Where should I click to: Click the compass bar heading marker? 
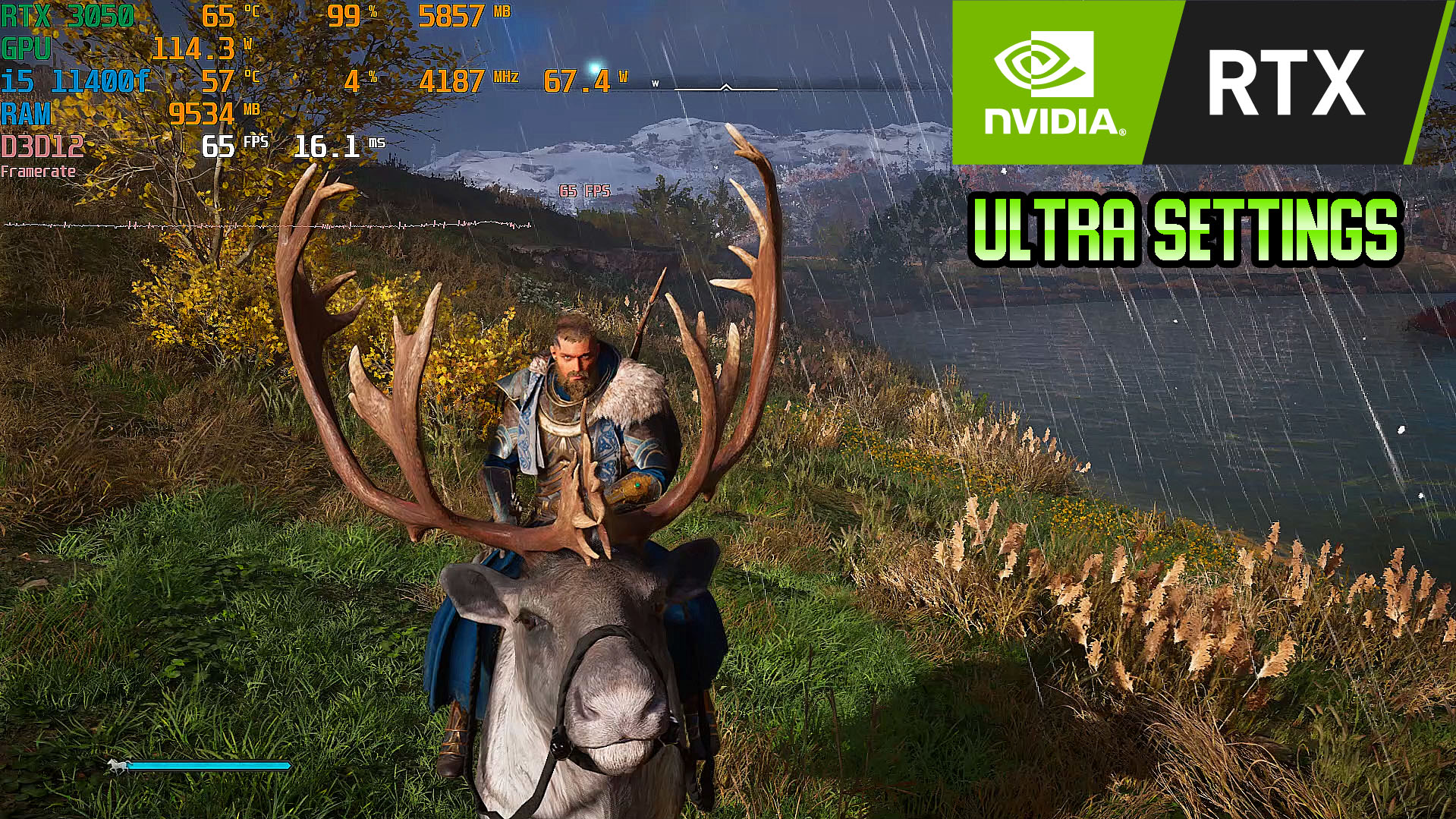tap(725, 88)
